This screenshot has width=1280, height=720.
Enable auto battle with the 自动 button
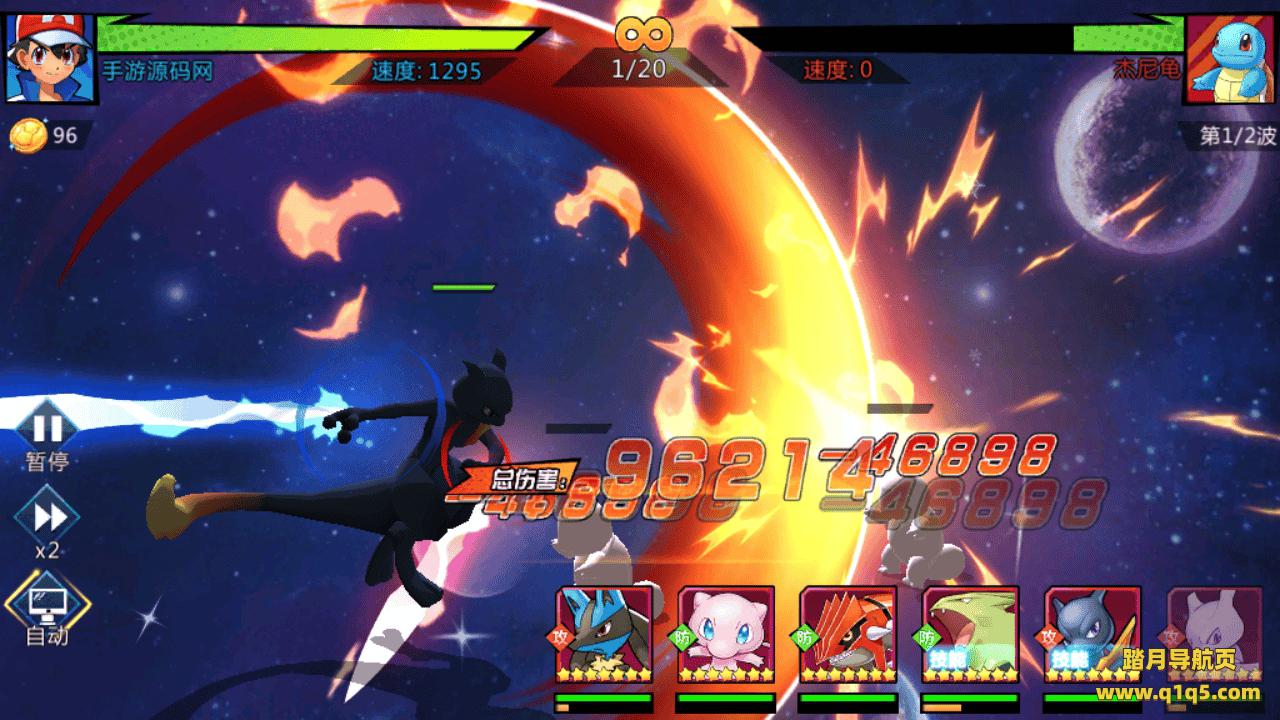click(x=48, y=603)
